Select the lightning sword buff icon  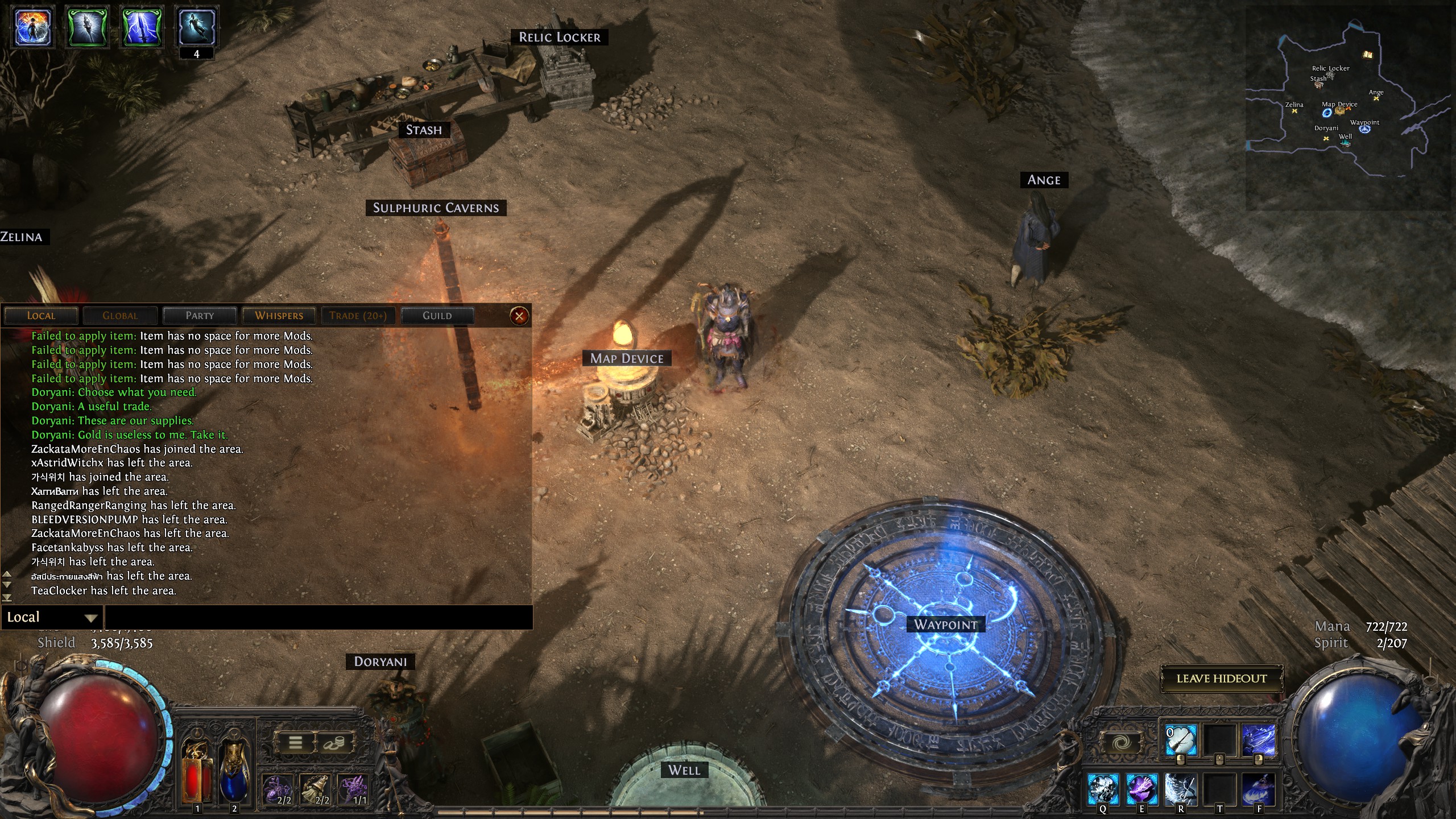142,26
